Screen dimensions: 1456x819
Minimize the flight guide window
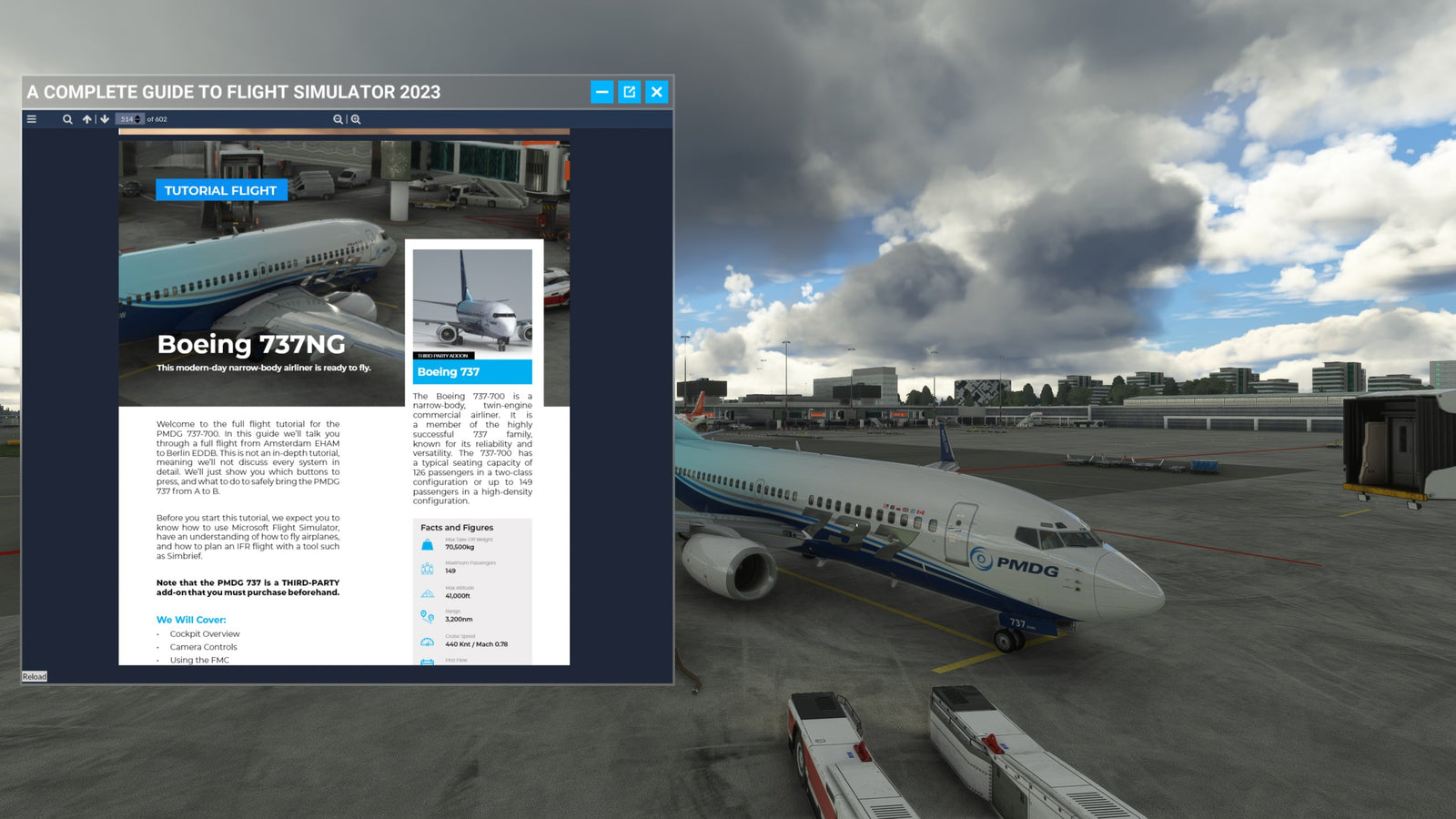point(601,91)
